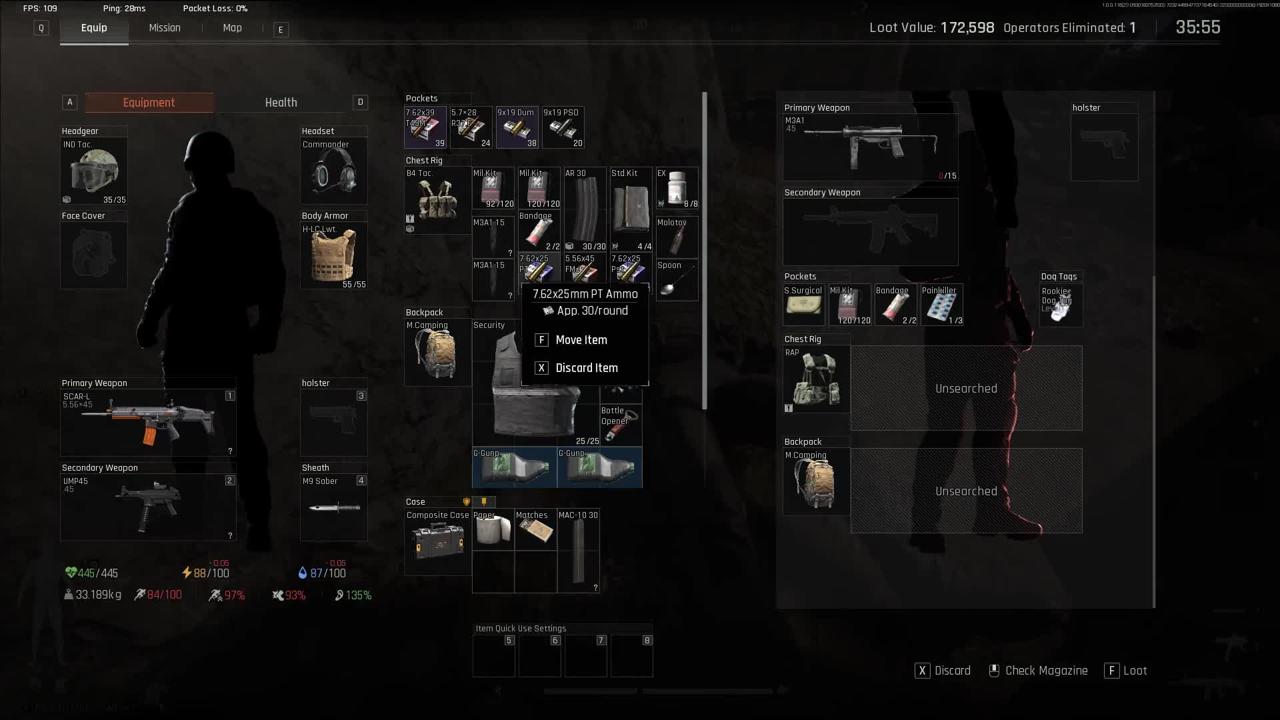Switch to the Mission tab
Screen dimensions: 1280x720
165,28
